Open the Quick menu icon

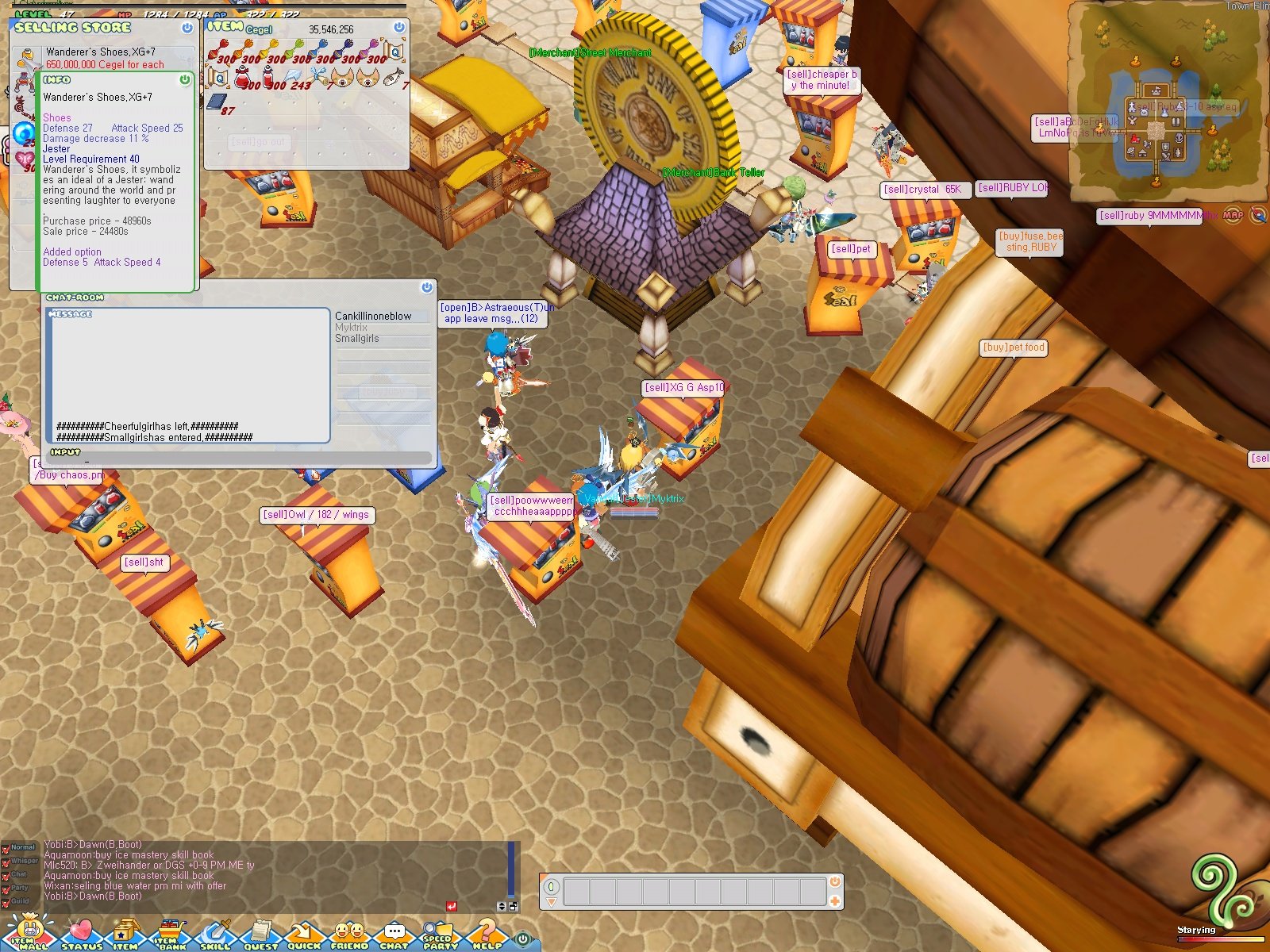click(x=303, y=935)
